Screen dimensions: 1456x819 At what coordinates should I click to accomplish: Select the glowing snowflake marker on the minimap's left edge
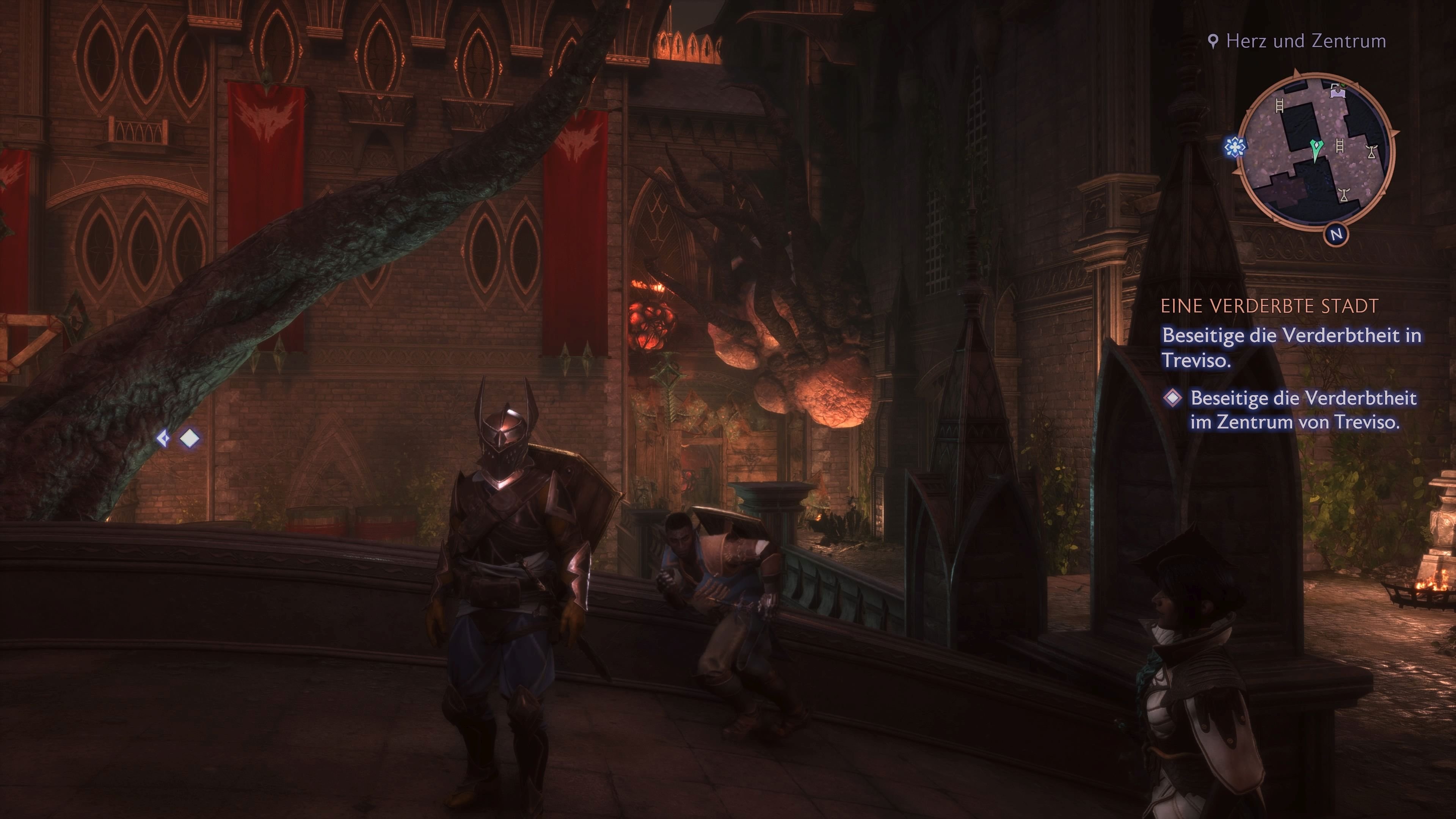pyautogui.click(x=1235, y=147)
